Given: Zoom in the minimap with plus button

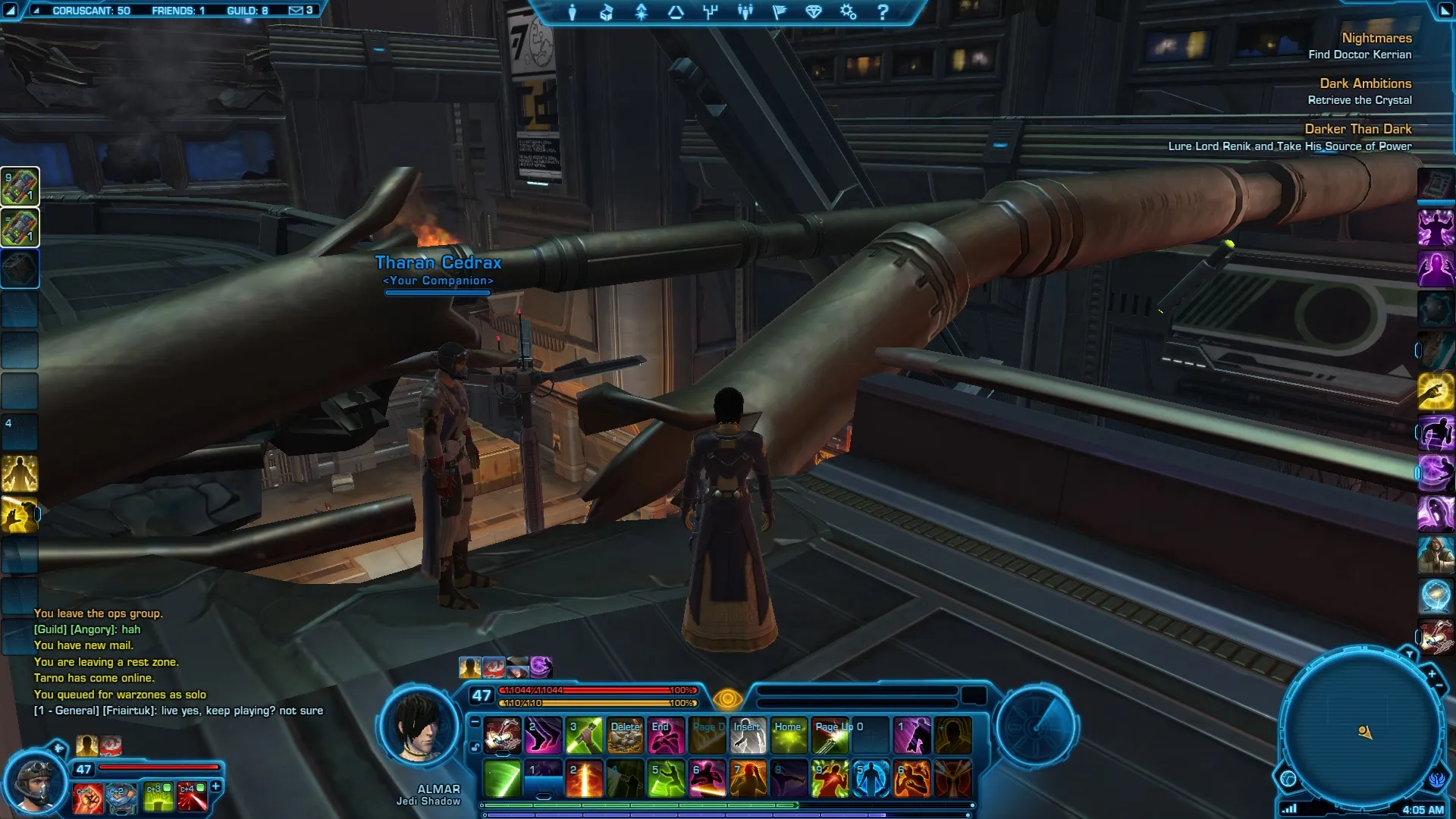Looking at the screenshot, I should coord(1431,673).
